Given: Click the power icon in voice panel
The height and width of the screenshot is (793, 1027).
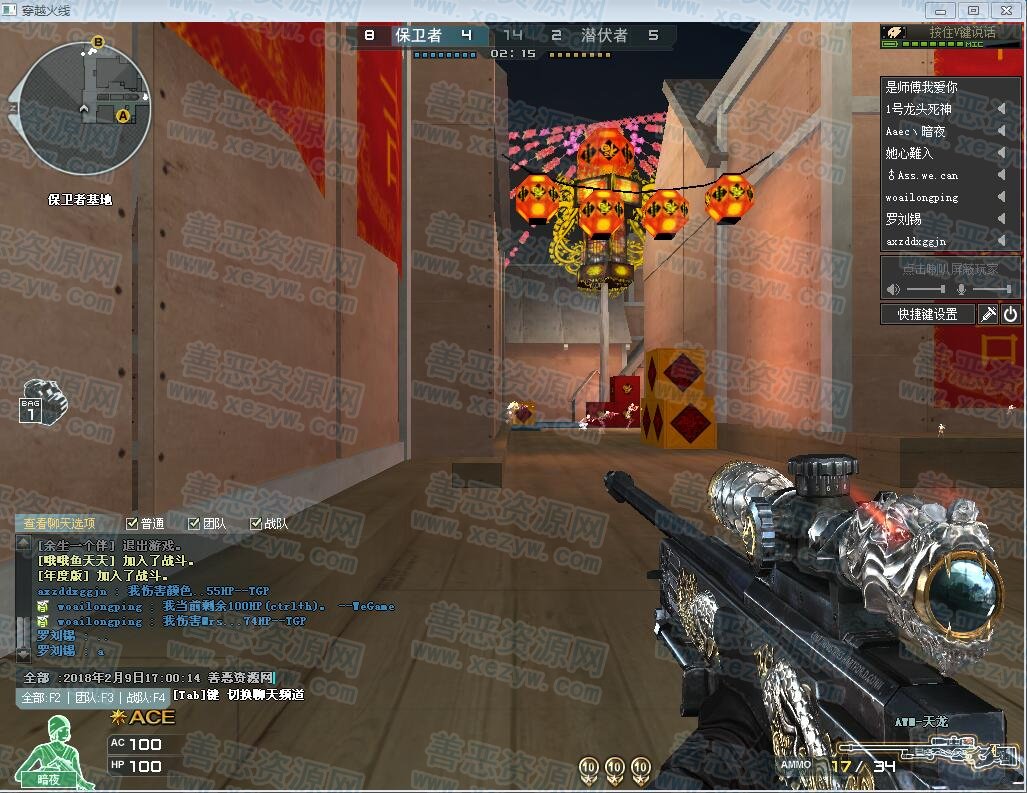Looking at the screenshot, I should 1010,314.
